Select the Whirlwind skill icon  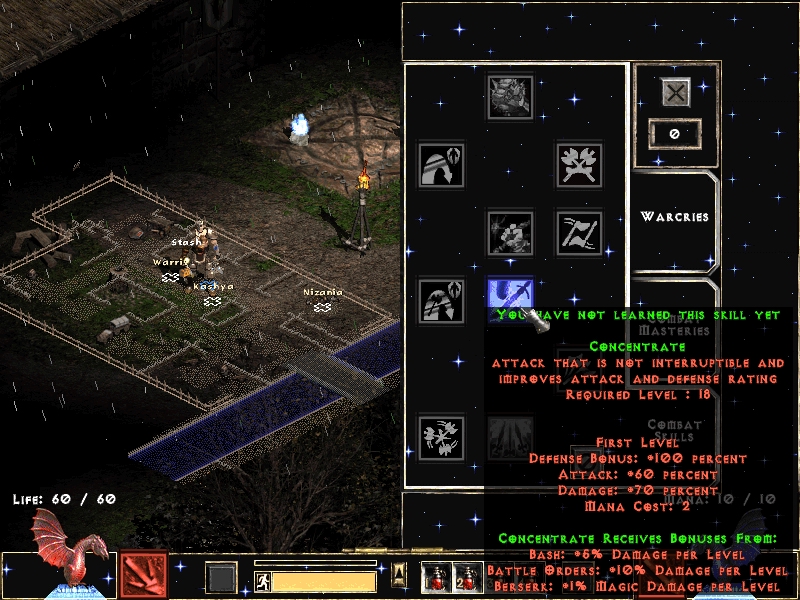point(441,438)
